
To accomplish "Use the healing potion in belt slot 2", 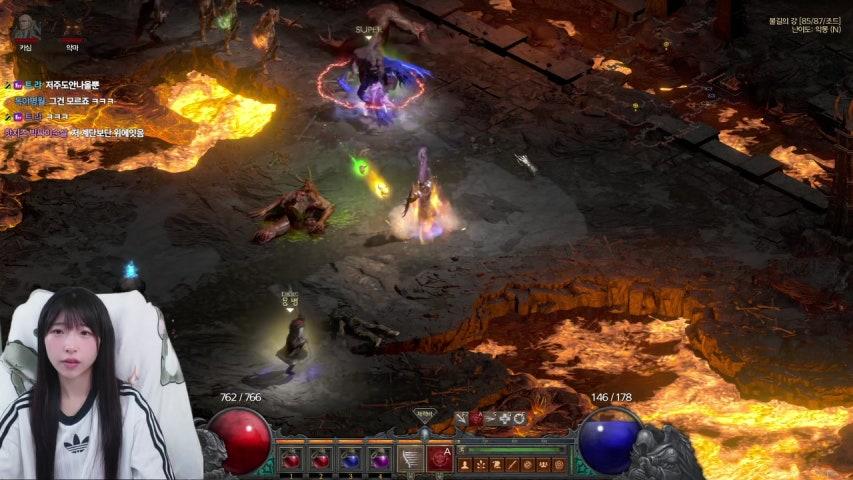I will tap(321, 459).
